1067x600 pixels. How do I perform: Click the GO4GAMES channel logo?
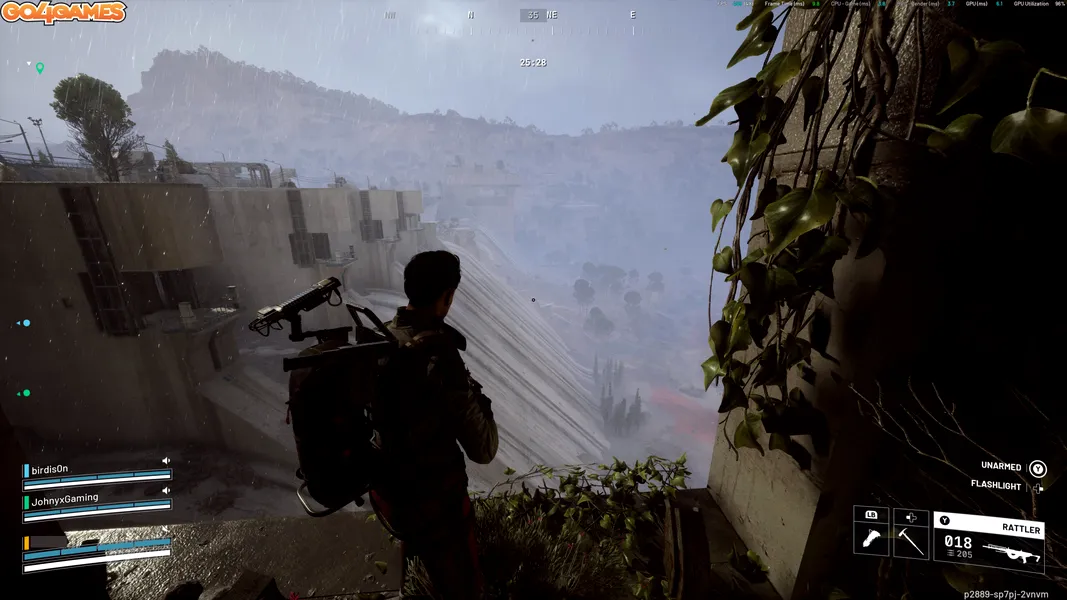pyautogui.click(x=64, y=13)
